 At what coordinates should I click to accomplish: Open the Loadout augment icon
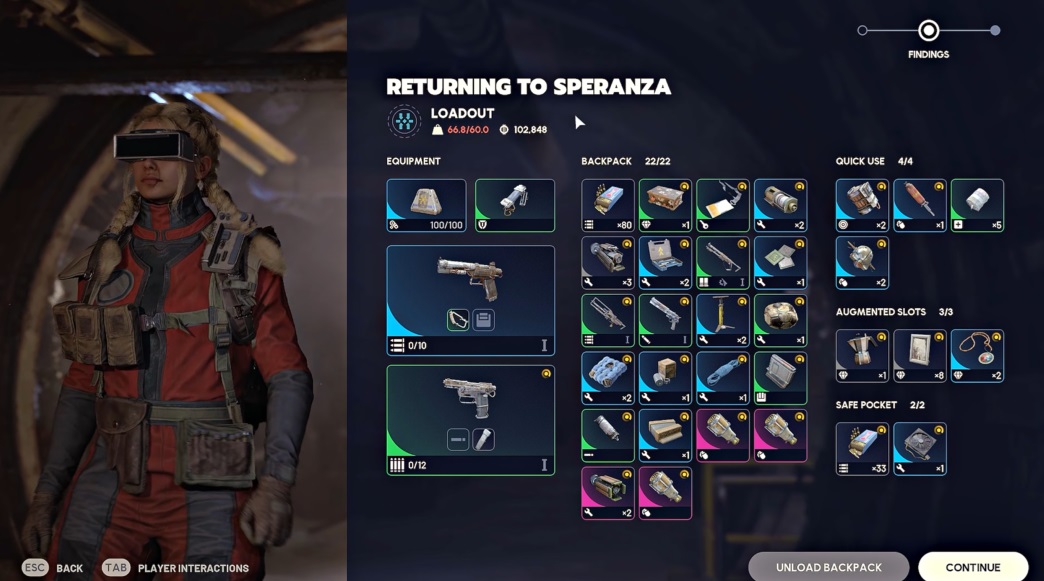404,121
